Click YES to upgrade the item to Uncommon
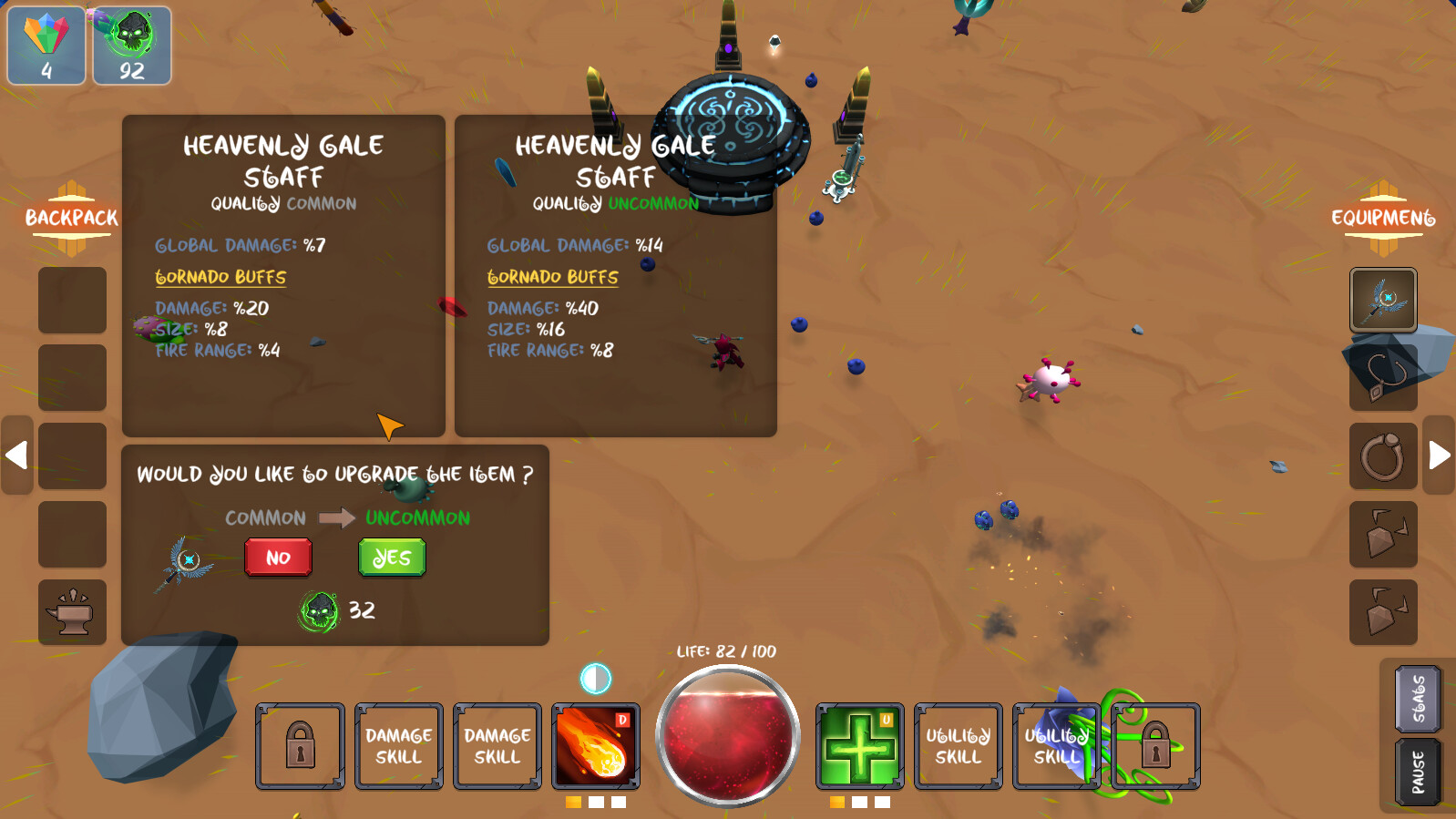The width and height of the screenshot is (1456, 819). click(391, 557)
